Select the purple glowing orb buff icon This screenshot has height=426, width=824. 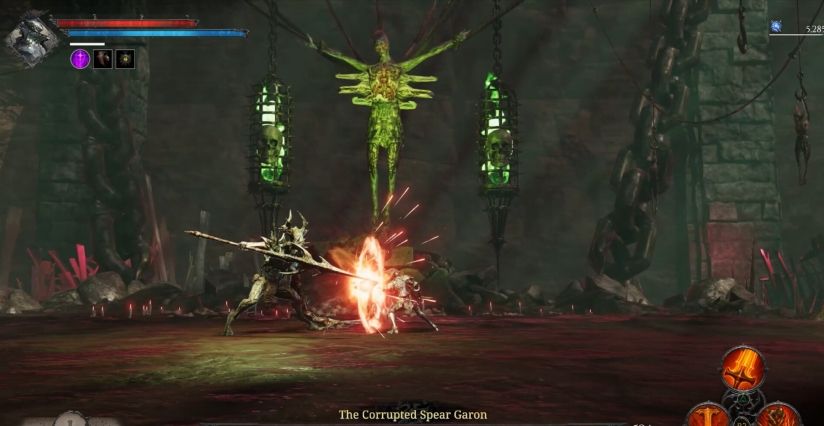(80, 59)
